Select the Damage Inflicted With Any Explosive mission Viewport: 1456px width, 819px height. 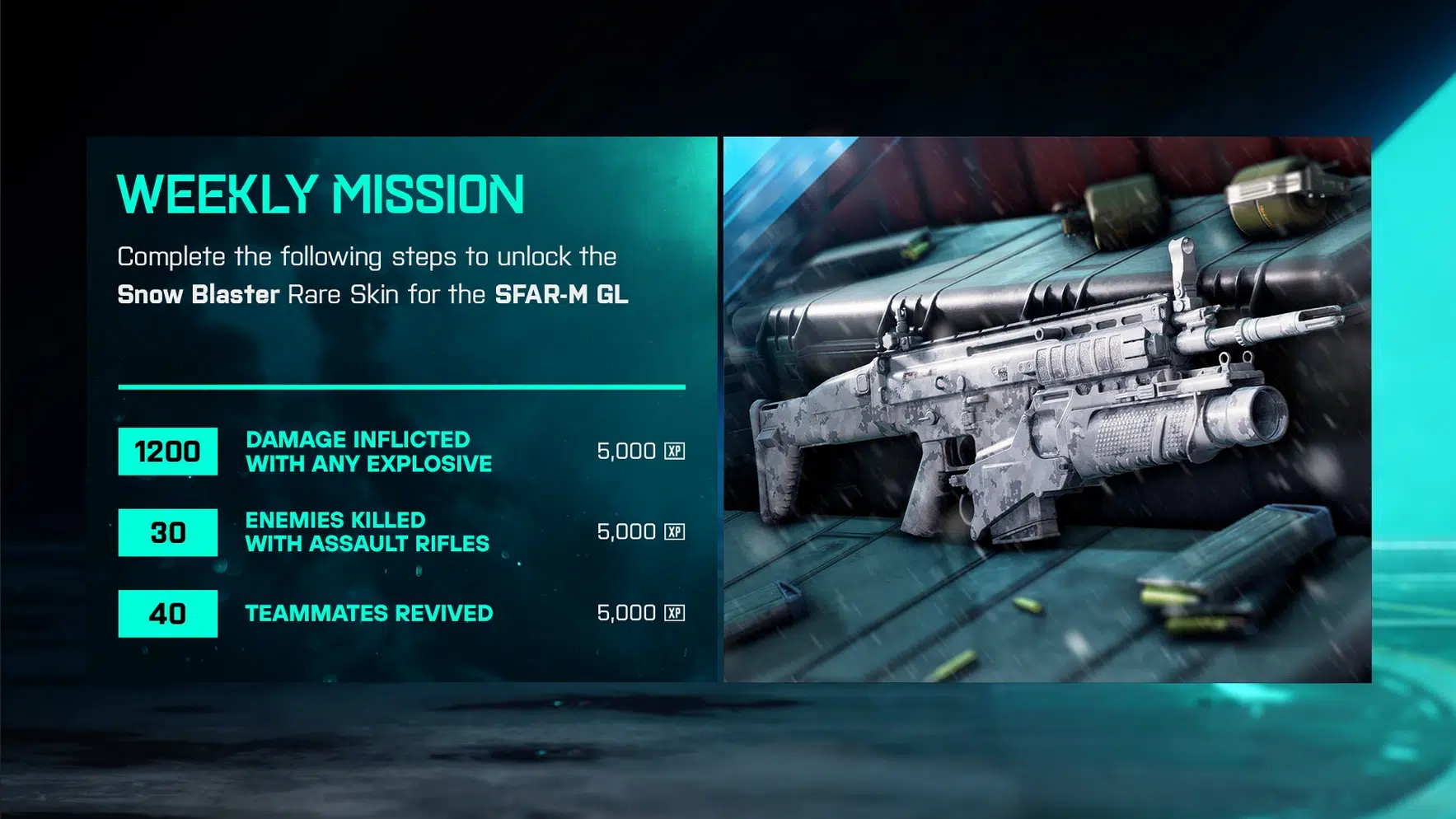pyautogui.click(x=368, y=452)
